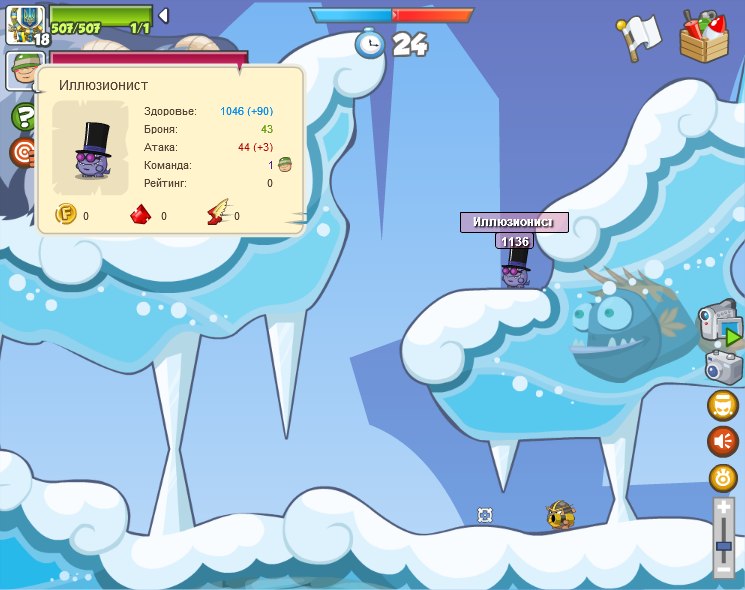Select the soldier teammate portrait
Image resolution: width=745 pixels, height=590 pixels.
24,70
